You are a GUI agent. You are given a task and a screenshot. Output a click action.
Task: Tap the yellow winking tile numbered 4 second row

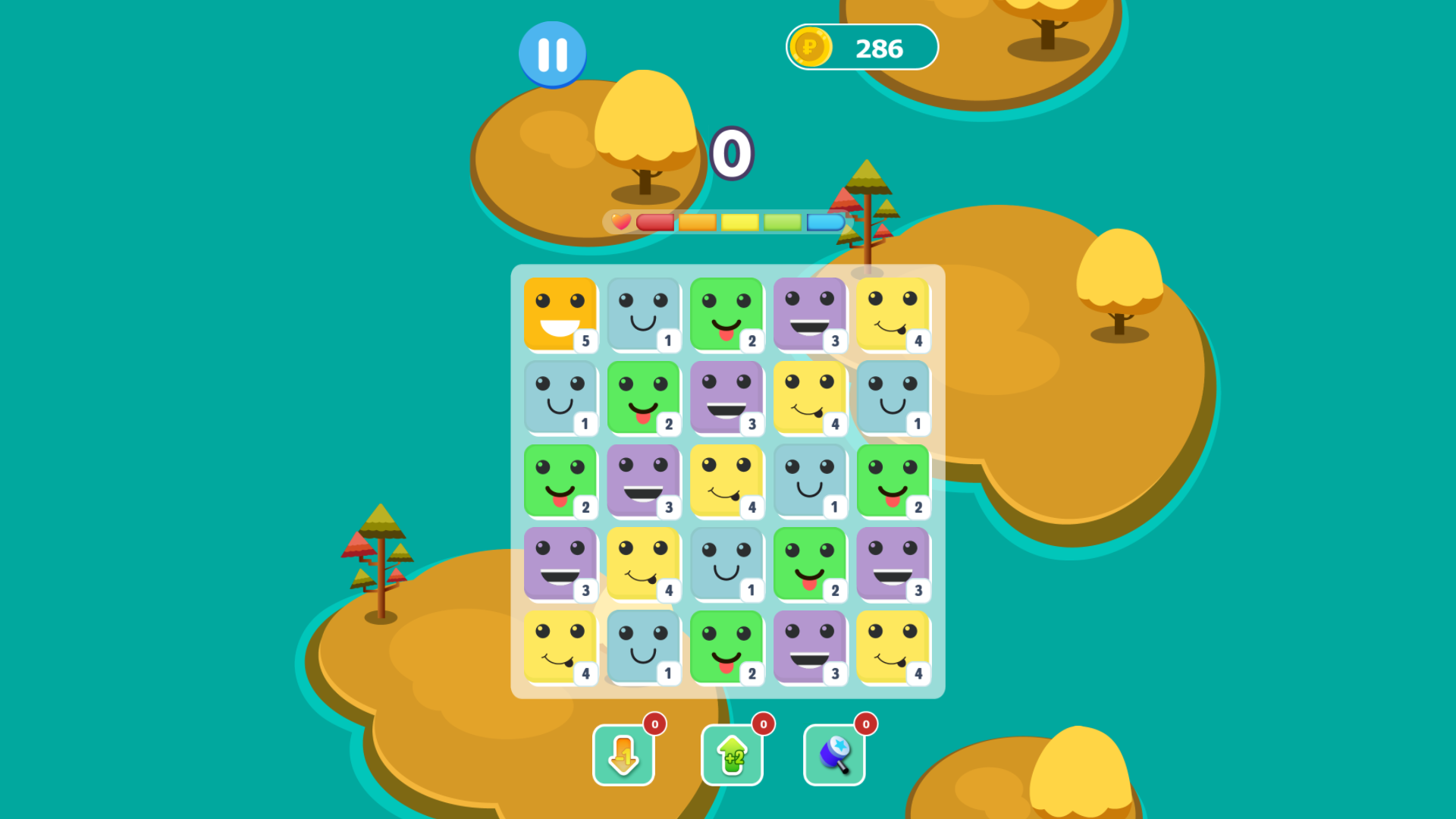tap(811, 398)
